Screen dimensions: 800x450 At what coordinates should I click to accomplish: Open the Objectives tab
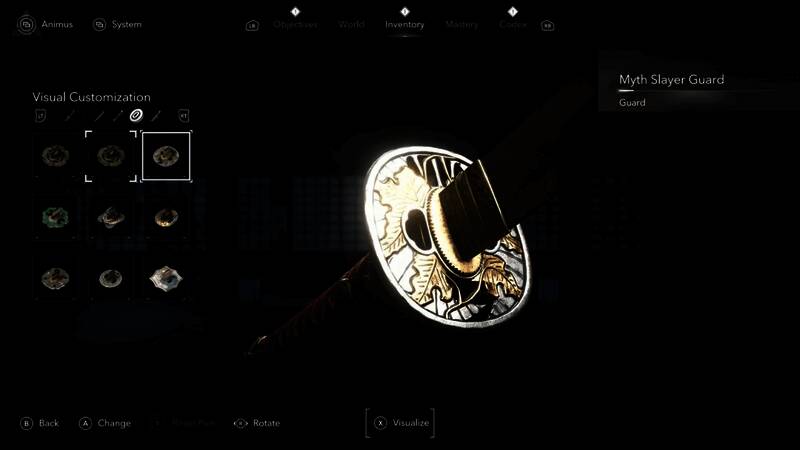click(295, 25)
